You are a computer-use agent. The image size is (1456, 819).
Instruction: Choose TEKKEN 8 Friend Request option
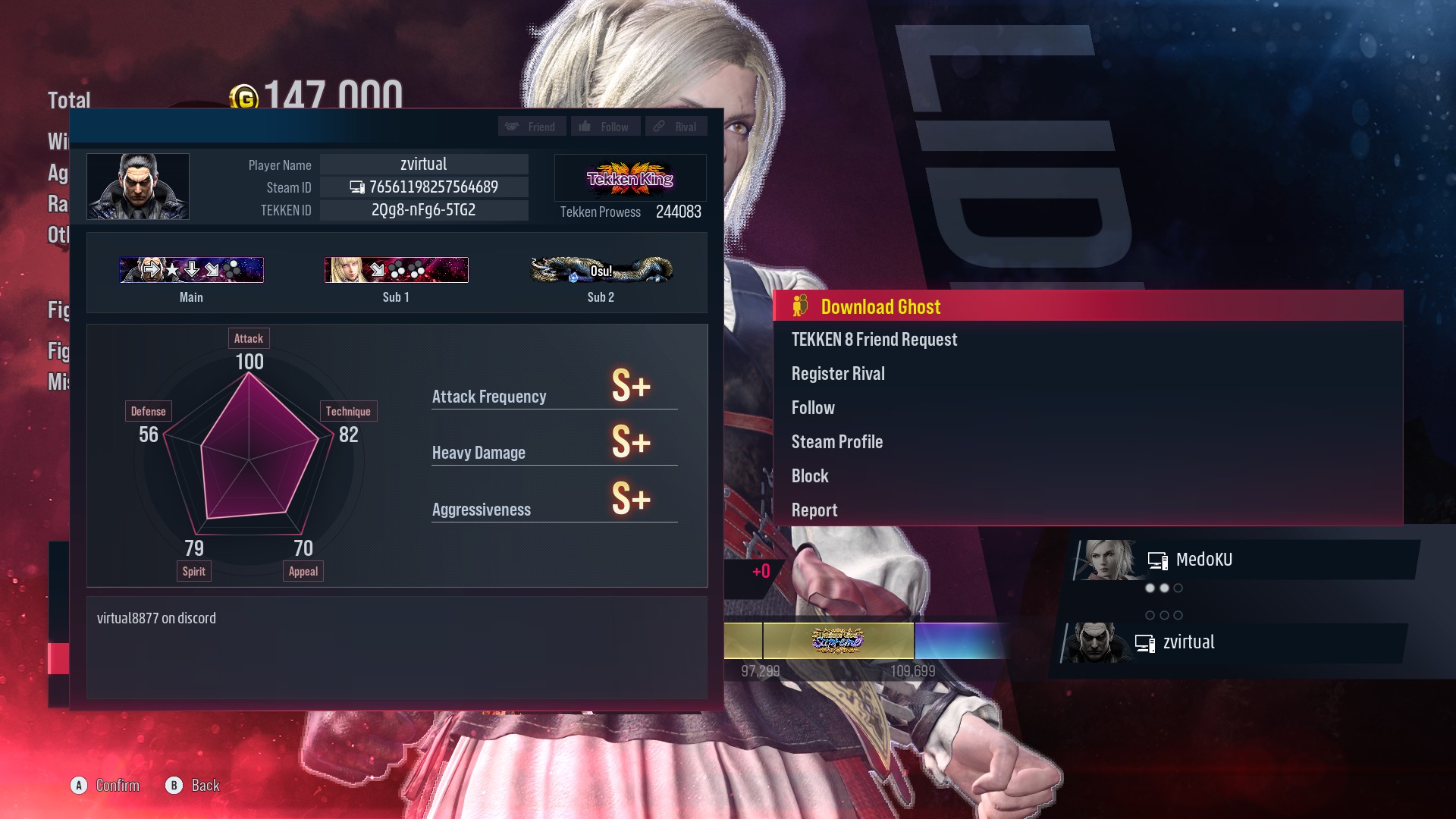click(x=874, y=340)
